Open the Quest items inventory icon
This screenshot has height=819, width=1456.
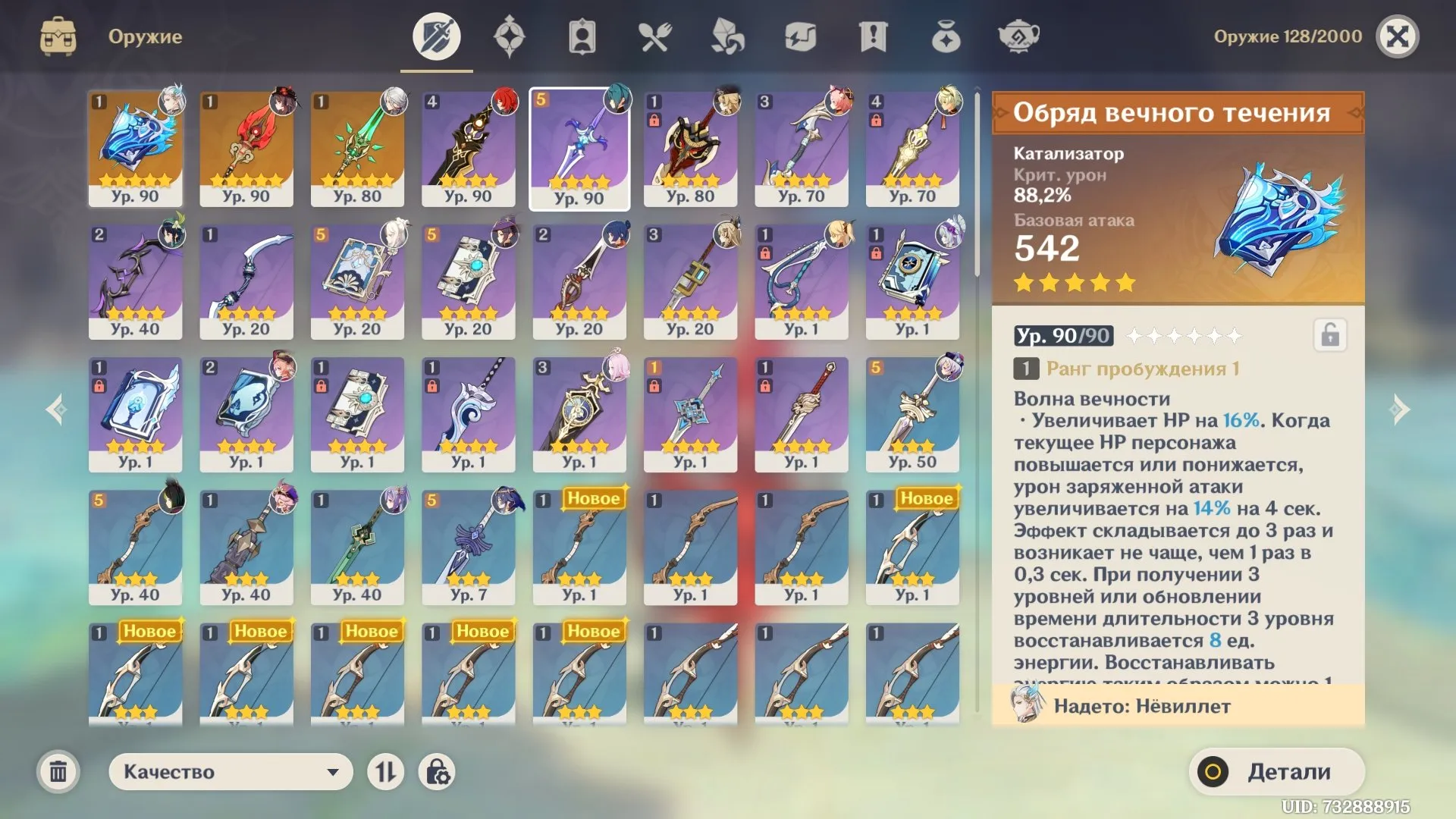(x=872, y=35)
